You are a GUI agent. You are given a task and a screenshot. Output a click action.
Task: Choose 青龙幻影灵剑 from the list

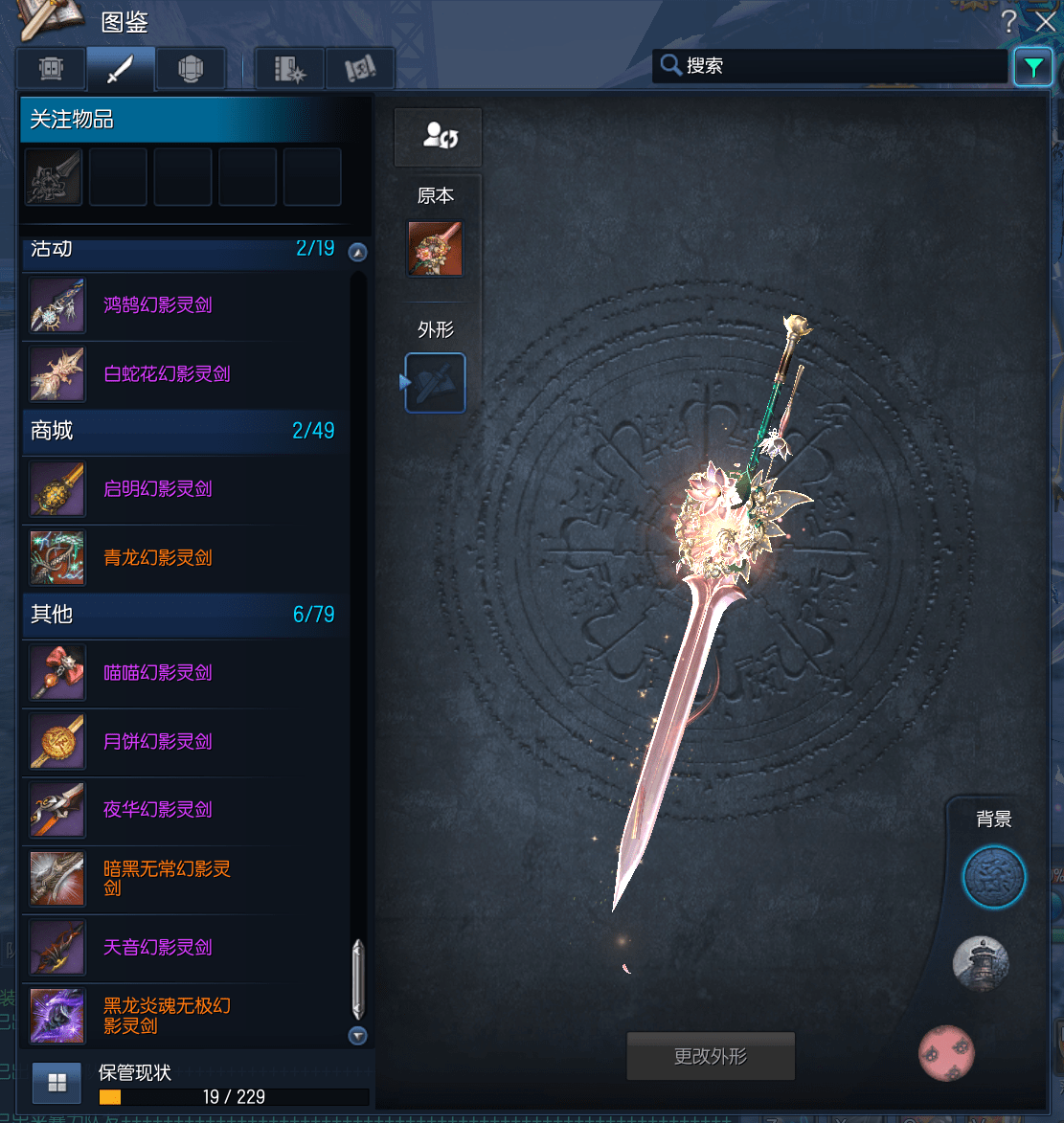point(158,558)
